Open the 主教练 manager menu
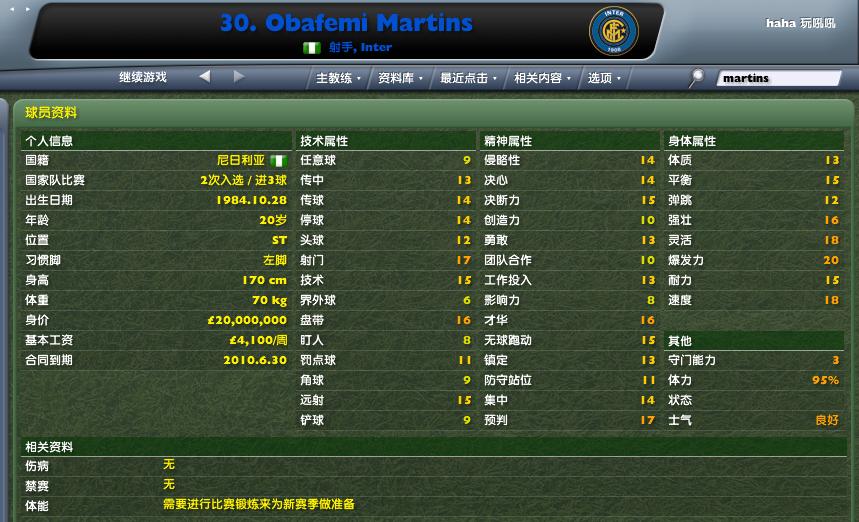The image size is (859, 522). coord(337,78)
